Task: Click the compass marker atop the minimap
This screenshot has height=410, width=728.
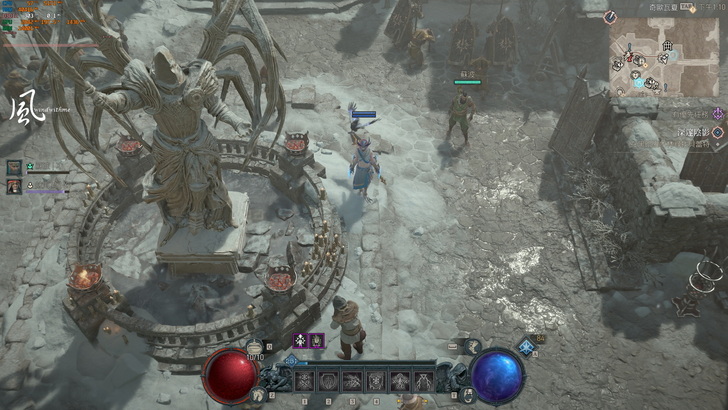Action: (611, 17)
